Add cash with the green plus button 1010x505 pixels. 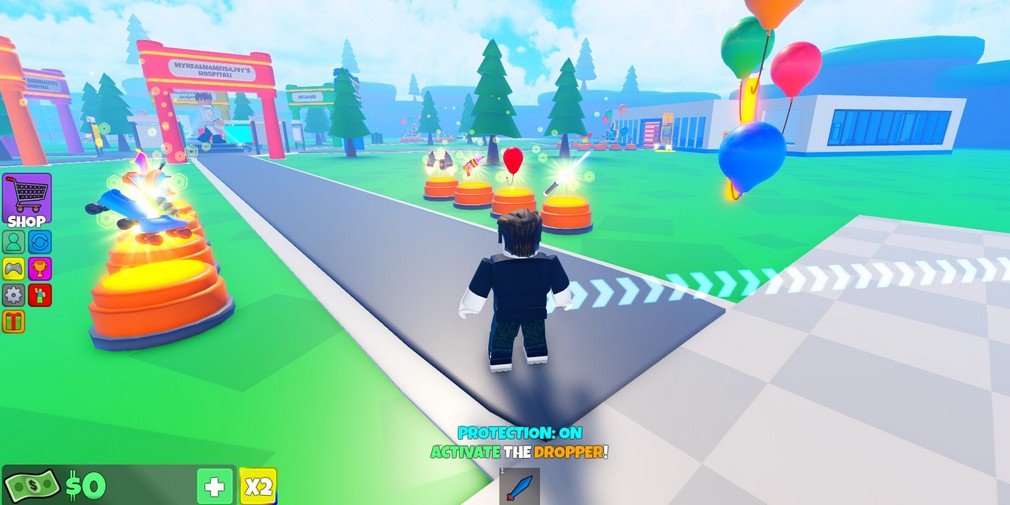coord(215,487)
